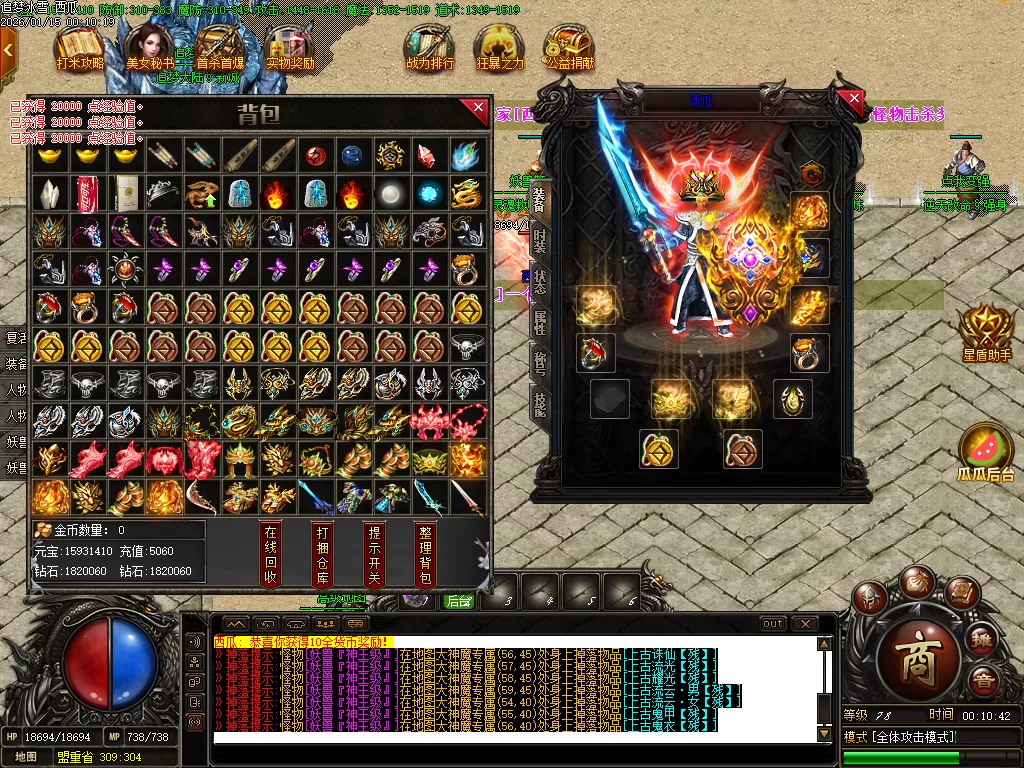Image resolution: width=1024 pixels, height=768 pixels.
Task: Switch to the 属性 attributes tab
Action: click(540, 322)
